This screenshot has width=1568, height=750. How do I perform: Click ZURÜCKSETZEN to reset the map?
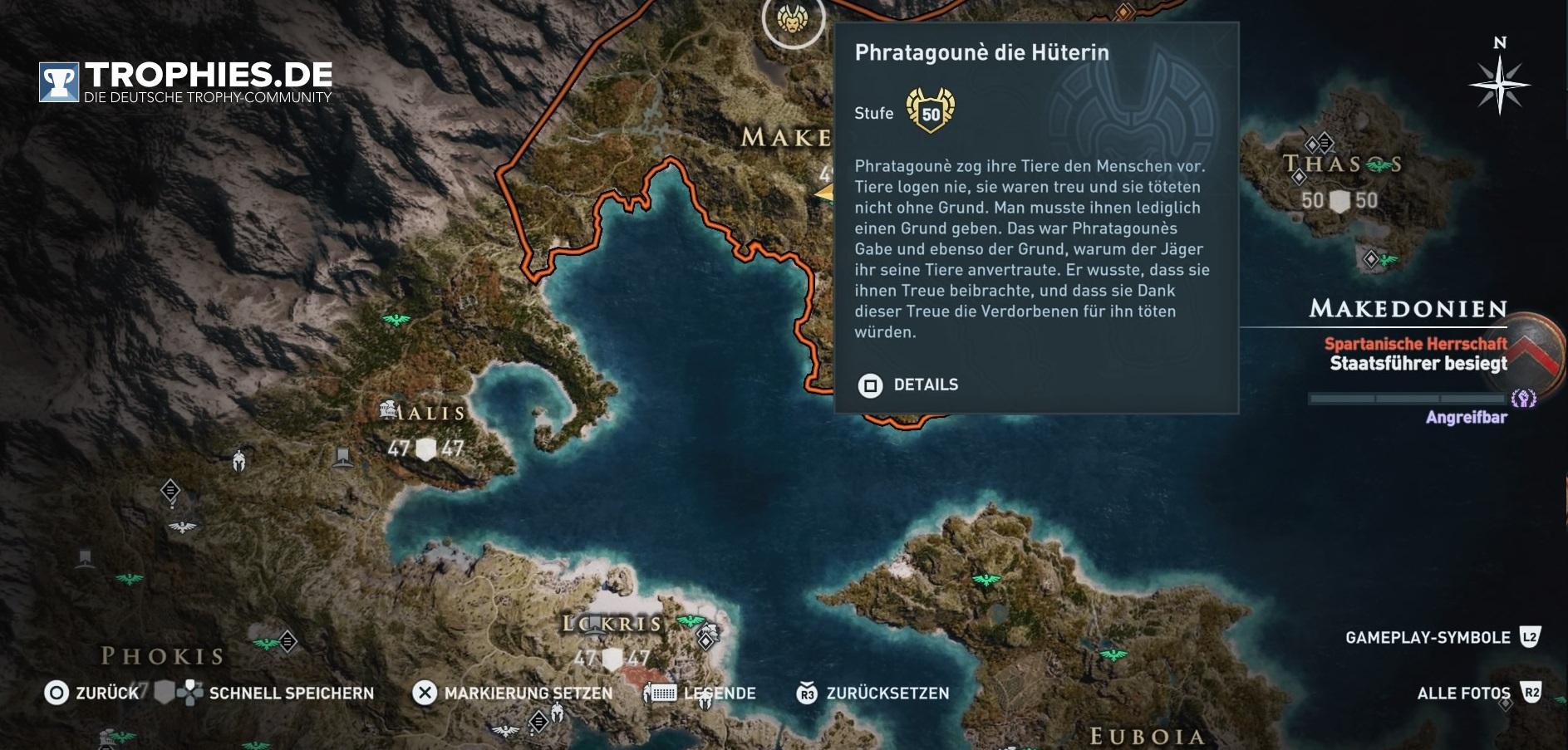click(x=872, y=693)
